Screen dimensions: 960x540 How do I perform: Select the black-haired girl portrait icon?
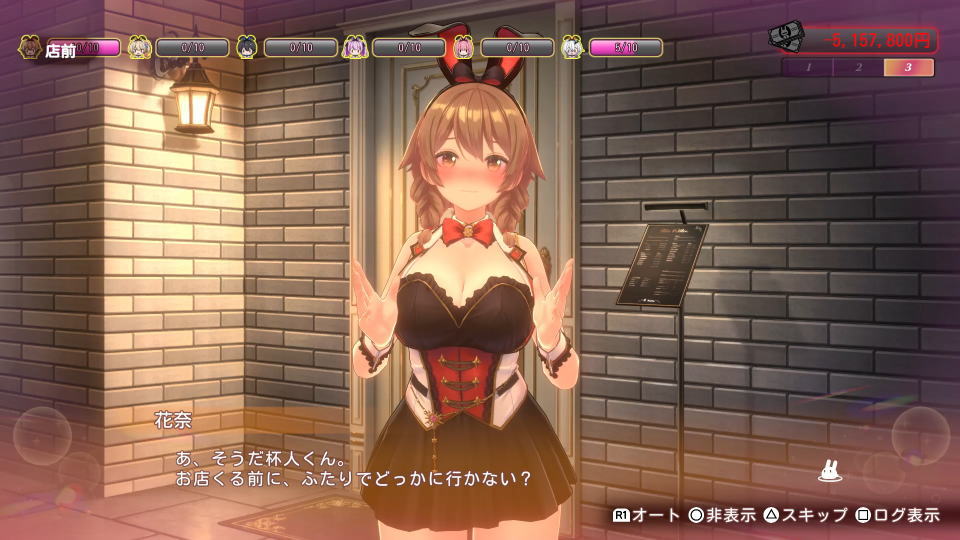[x=248, y=47]
